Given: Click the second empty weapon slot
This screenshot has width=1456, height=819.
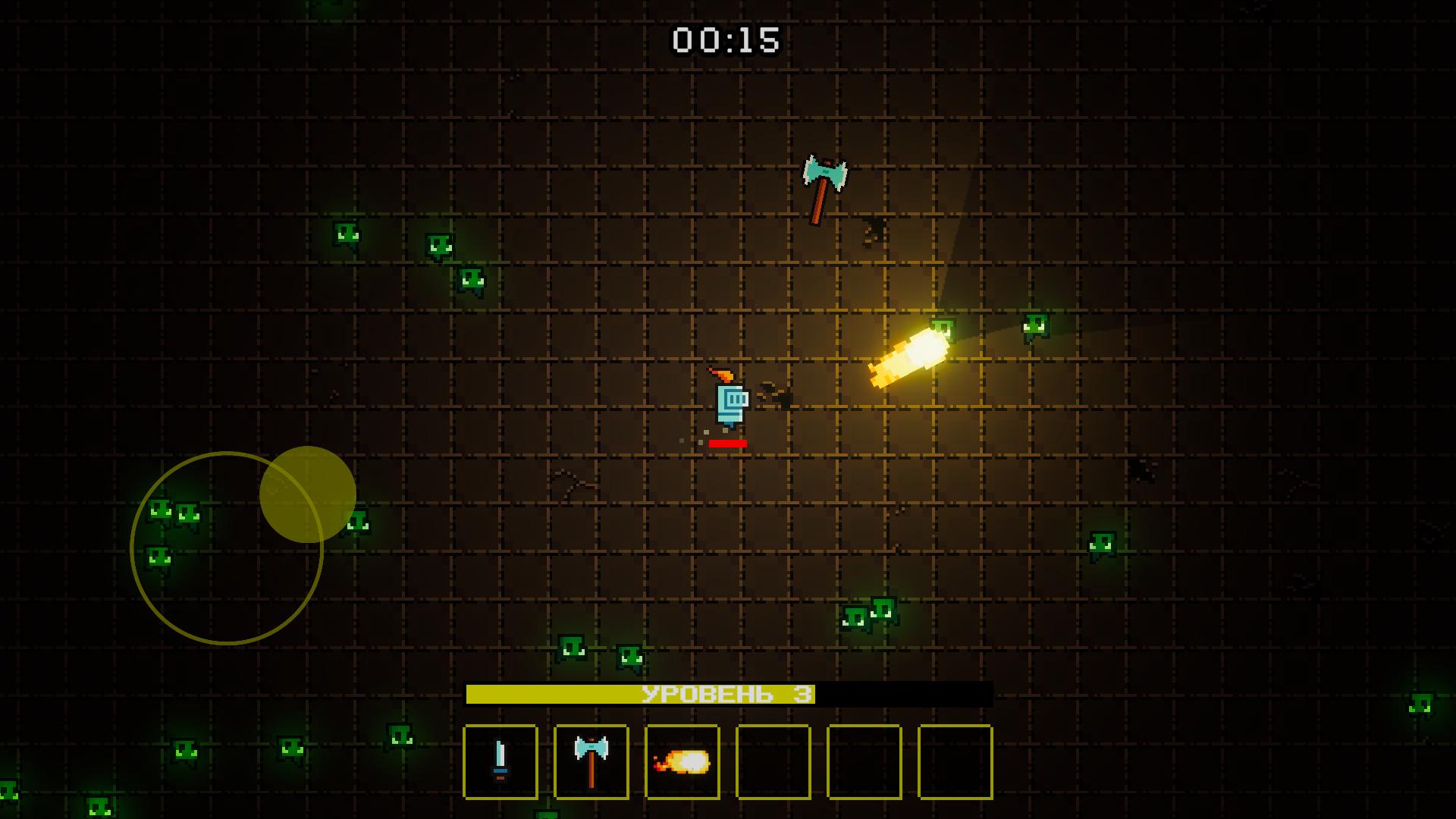Looking at the screenshot, I should click(864, 762).
